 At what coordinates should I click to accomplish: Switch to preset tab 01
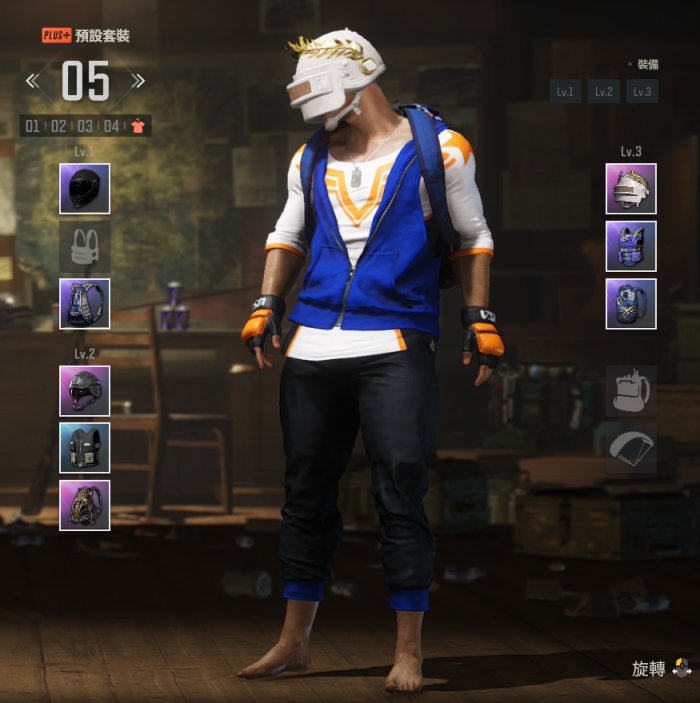(x=33, y=126)
